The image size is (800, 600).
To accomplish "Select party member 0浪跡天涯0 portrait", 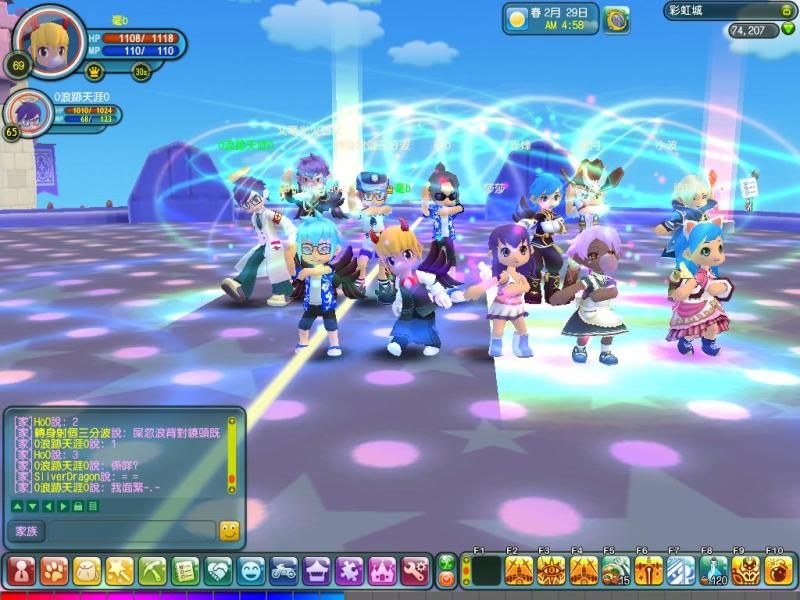I will [x=29, y=114].
